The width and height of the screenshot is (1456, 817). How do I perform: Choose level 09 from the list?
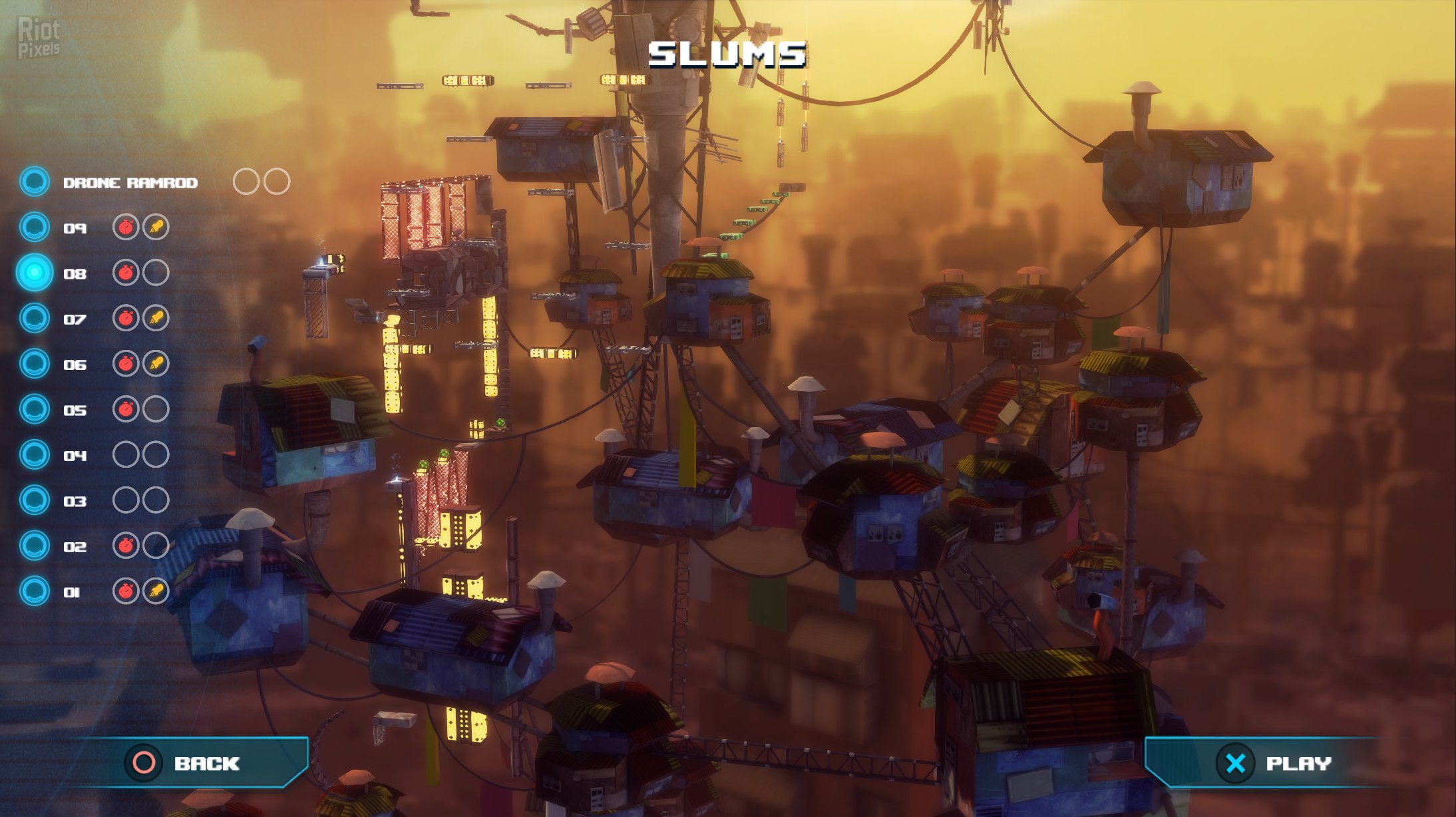click(75, 228)
